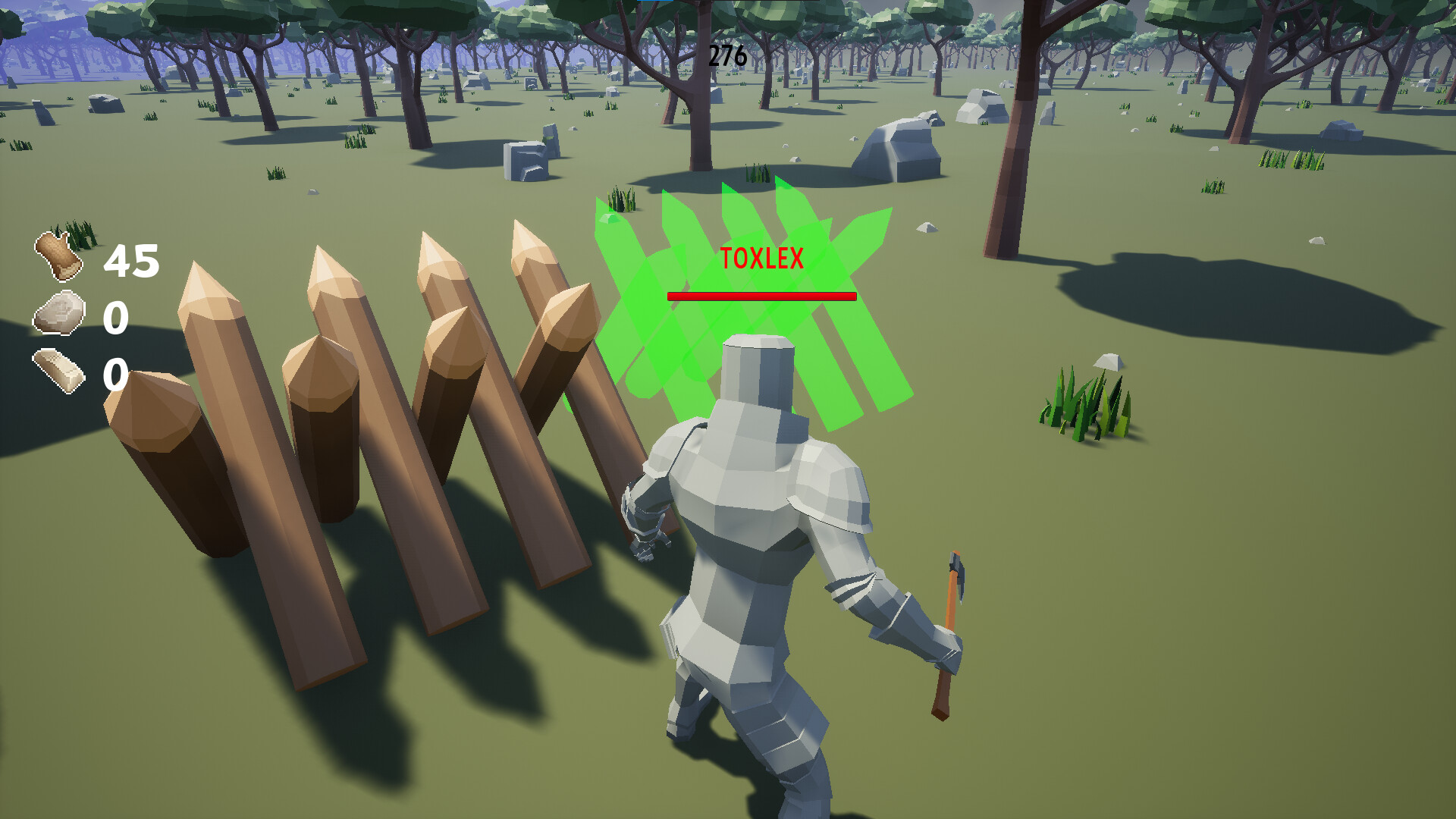1456x819 pixels.
Task: Click TOXLEX's red health bar
Action: point(761,296)
